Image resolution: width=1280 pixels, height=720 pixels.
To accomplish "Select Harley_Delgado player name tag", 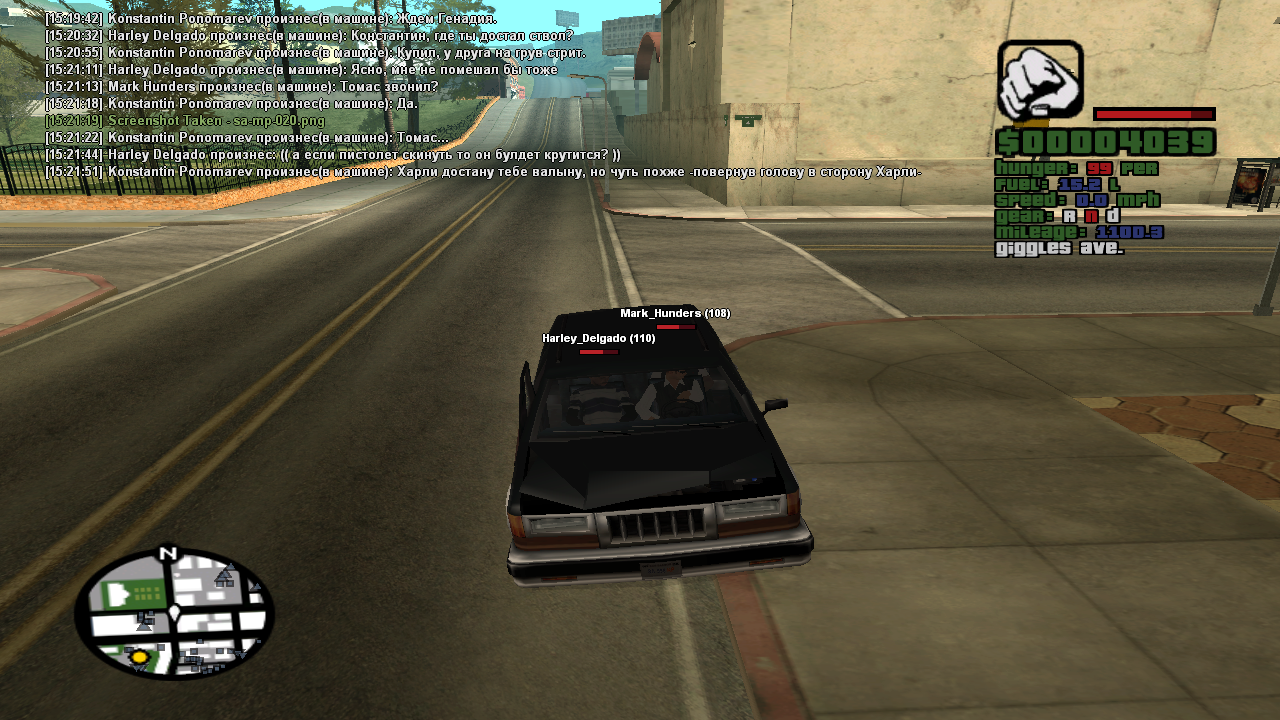I will point(598,338).
